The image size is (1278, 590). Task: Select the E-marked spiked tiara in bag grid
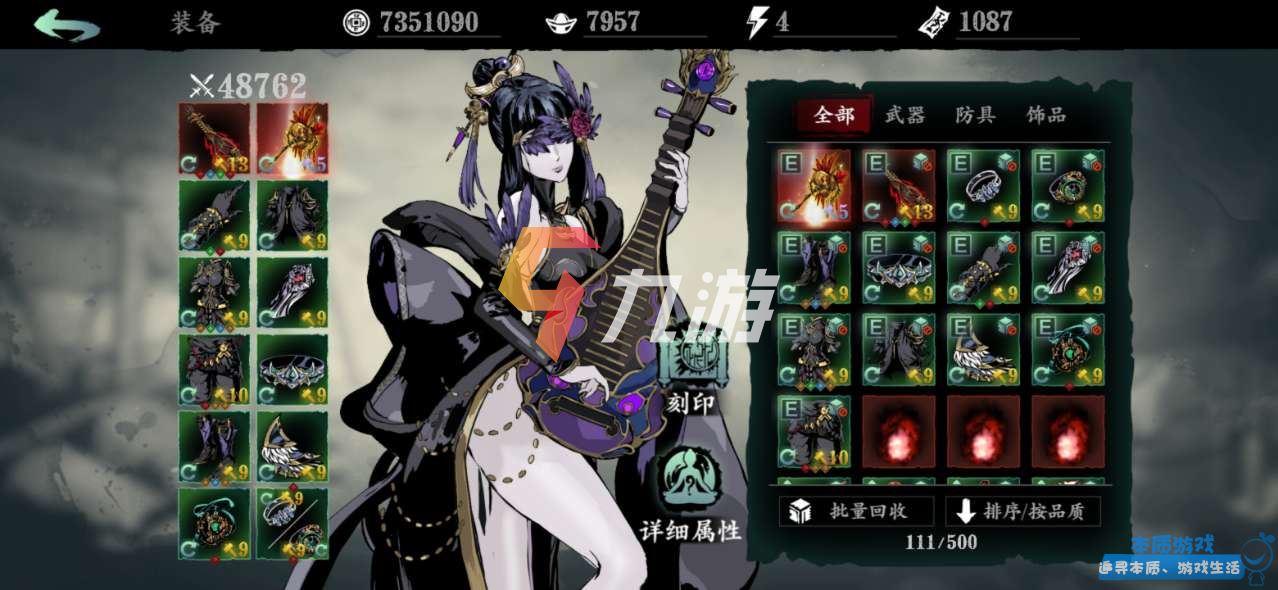tap(898, 268)
